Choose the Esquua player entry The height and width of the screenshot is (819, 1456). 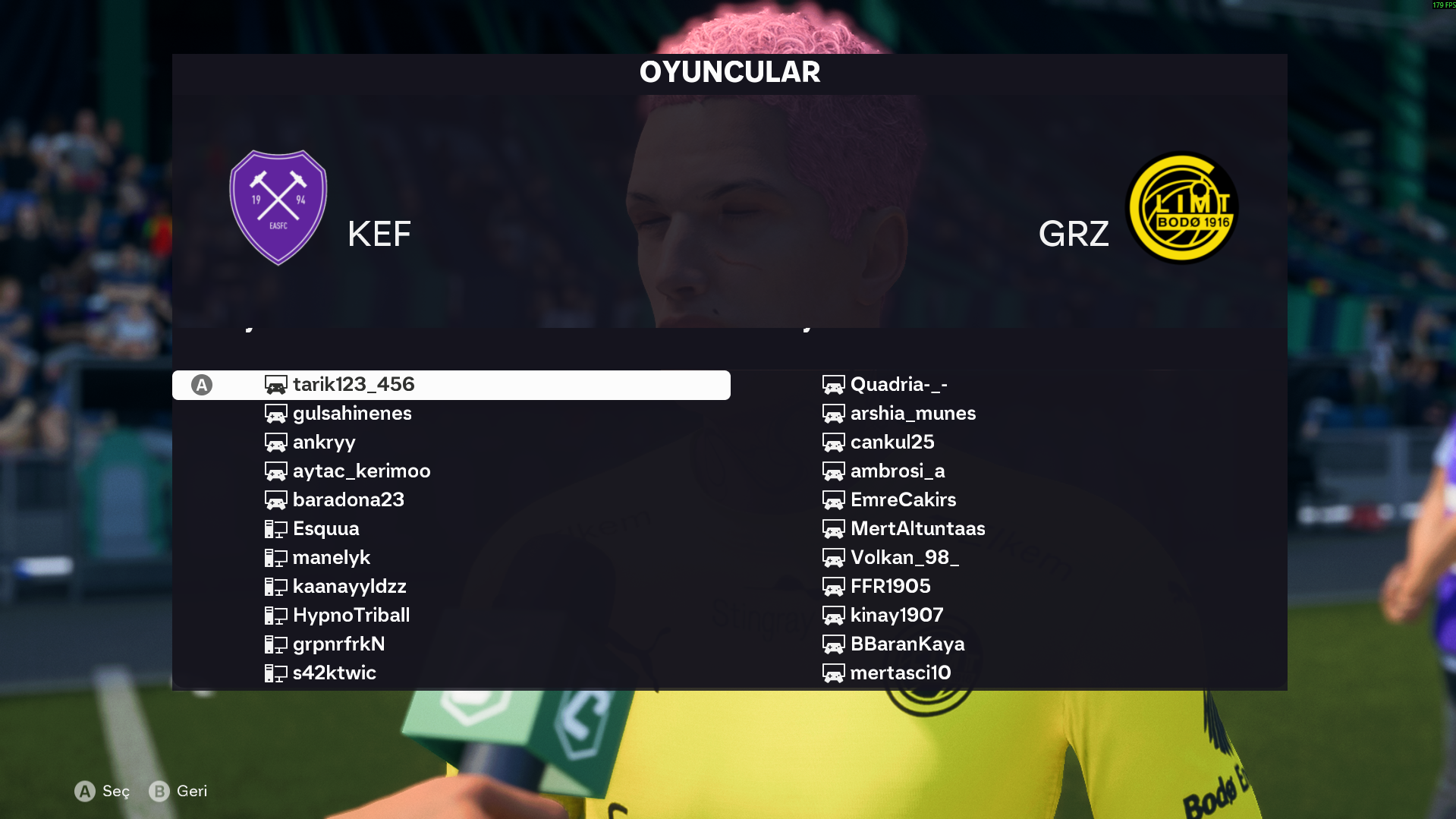[x=325, y=529]
